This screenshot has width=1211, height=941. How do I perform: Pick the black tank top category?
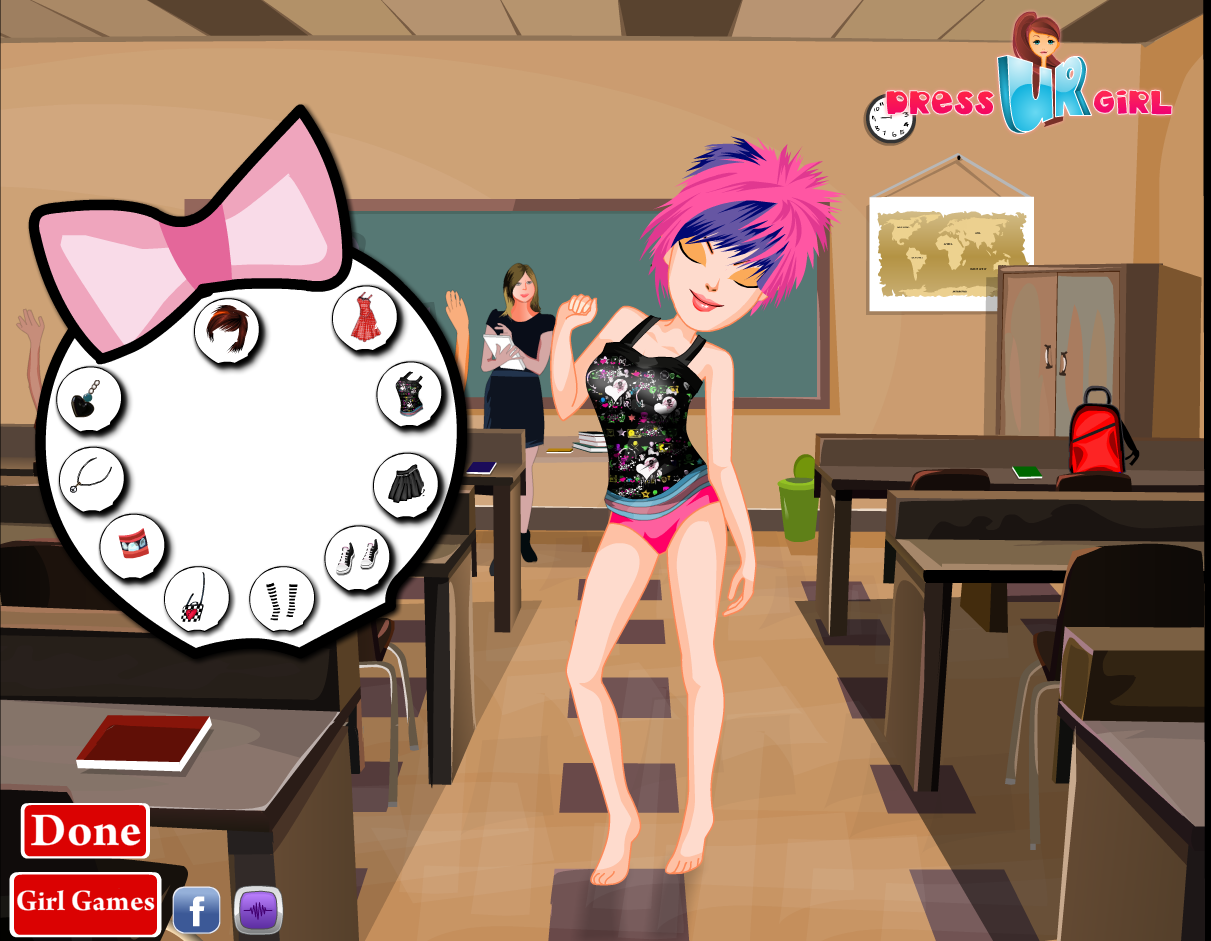(410, 394)
